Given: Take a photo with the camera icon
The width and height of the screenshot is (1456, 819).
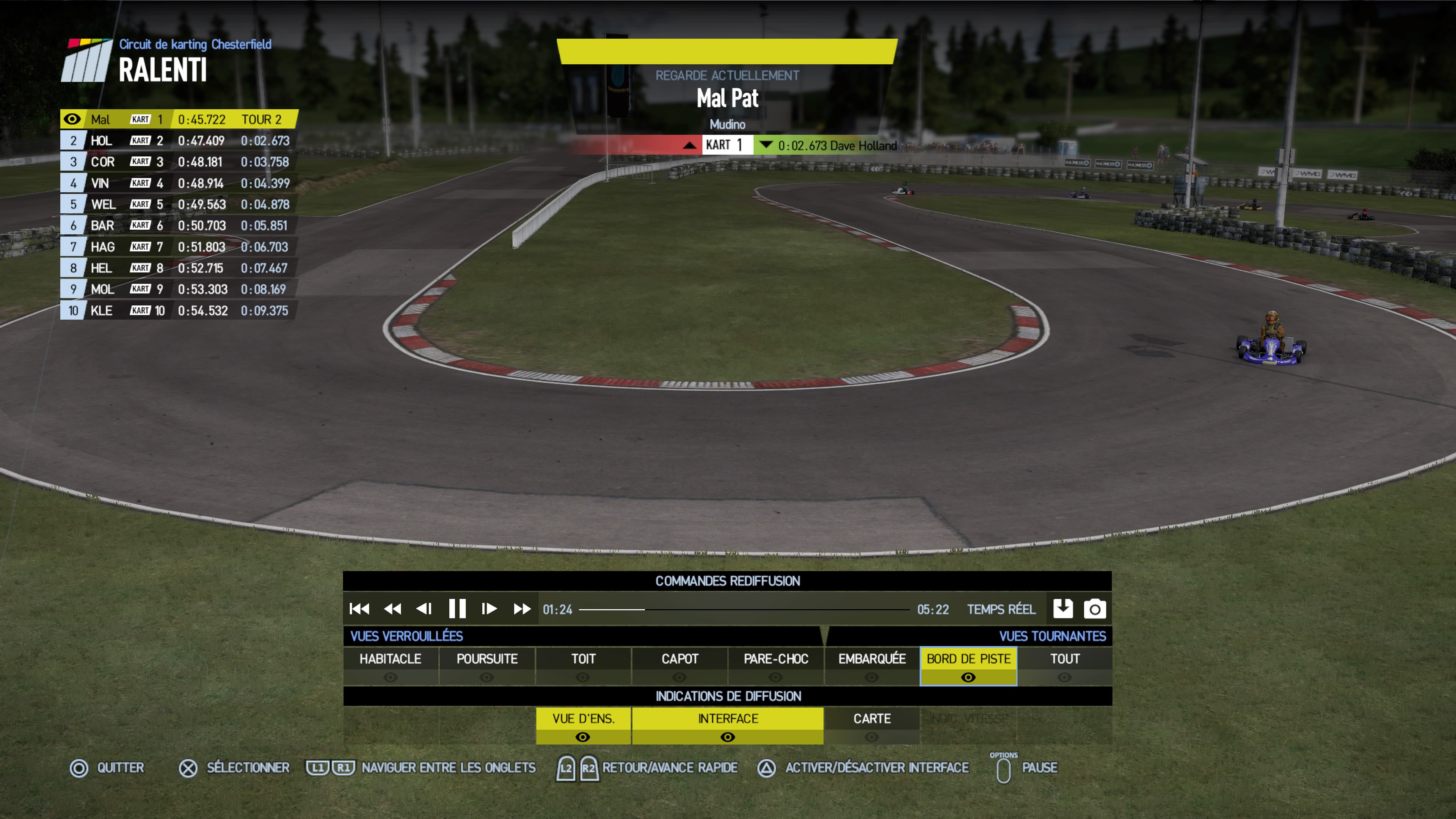Looking at the screenshot, I should [1094, 609].
